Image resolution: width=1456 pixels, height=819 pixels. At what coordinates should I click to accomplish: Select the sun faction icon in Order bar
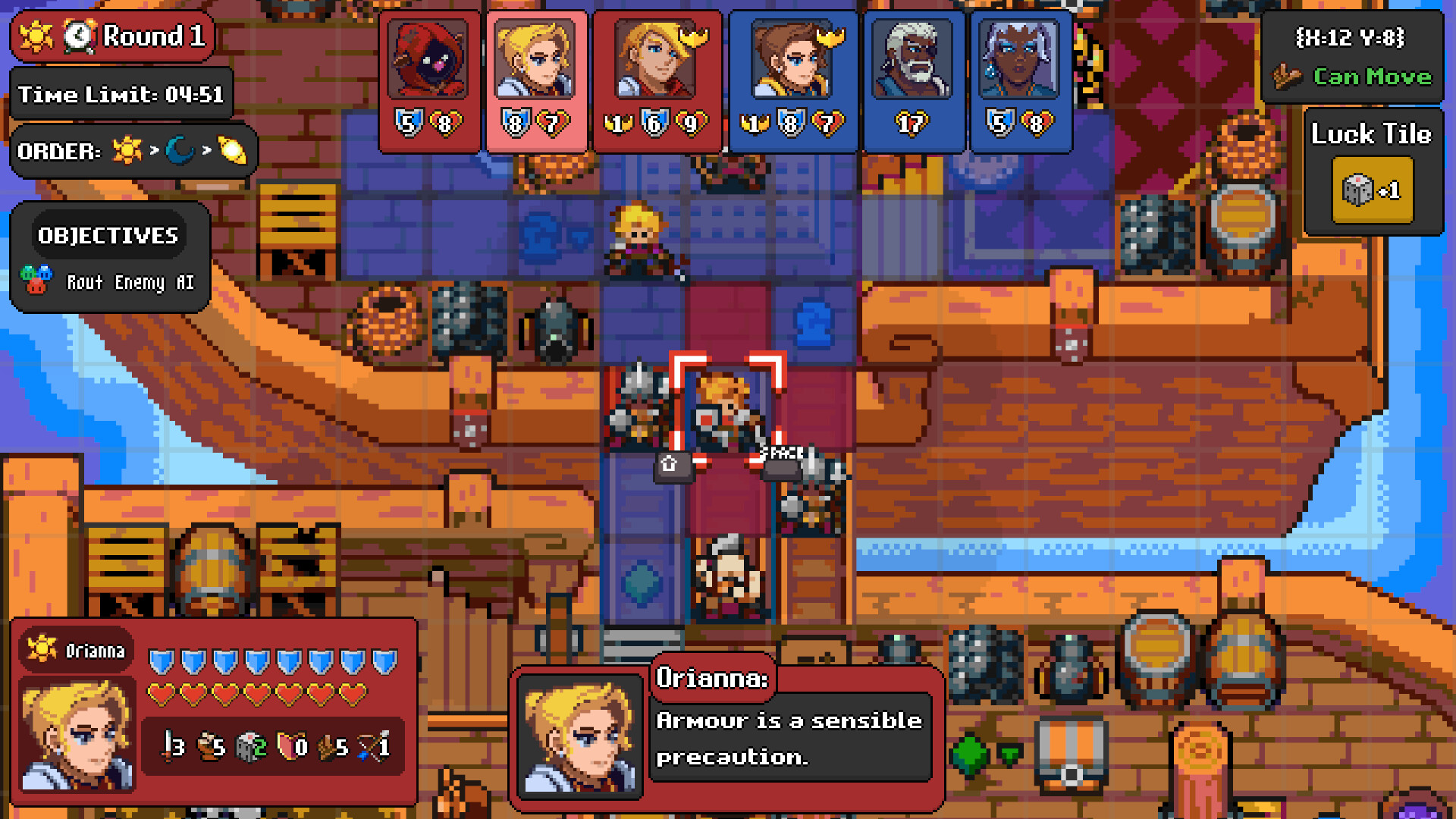[127, 150]
